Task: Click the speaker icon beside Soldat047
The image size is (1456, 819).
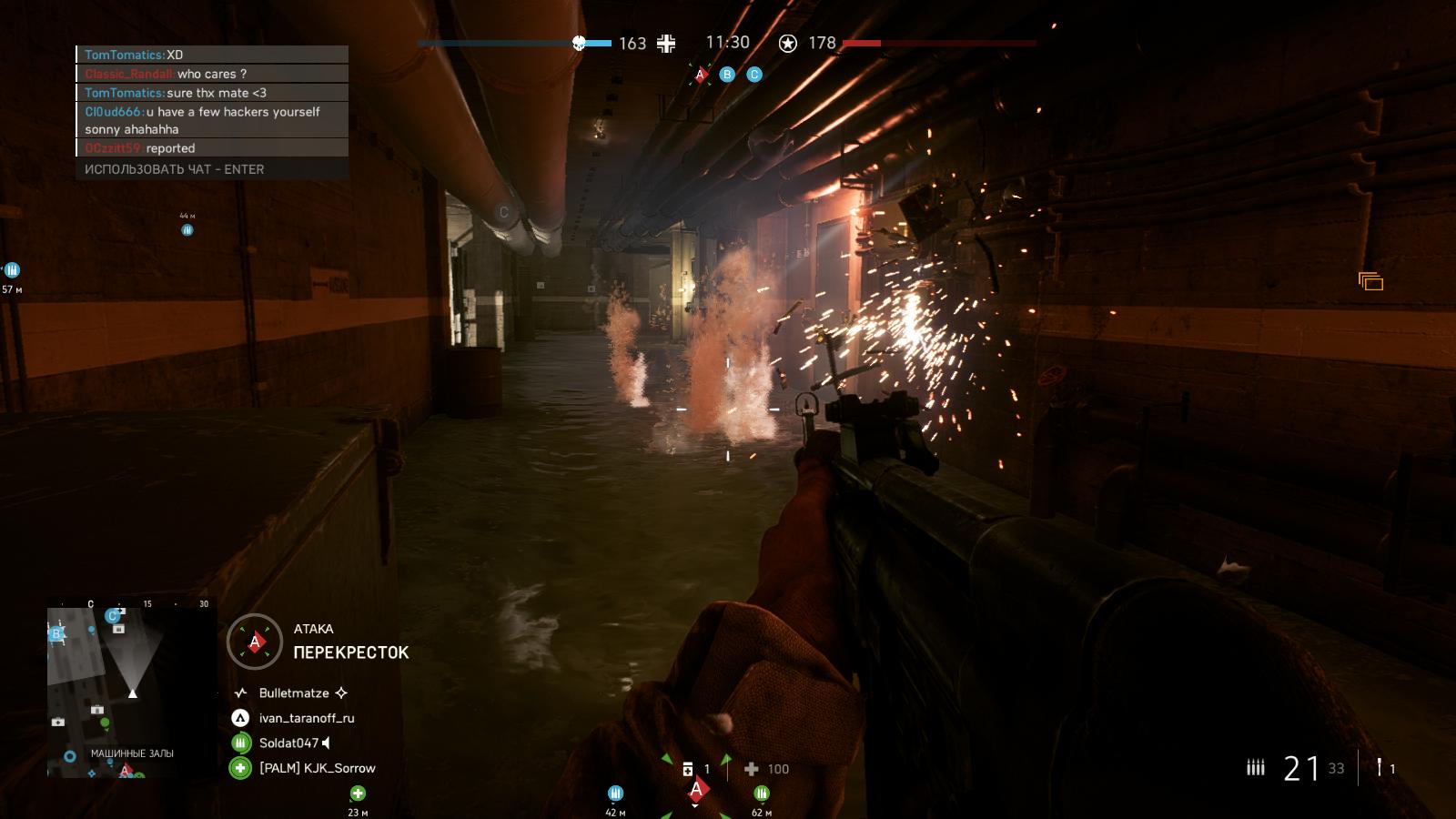Action: pyautogui.click(x=327, y=743)
